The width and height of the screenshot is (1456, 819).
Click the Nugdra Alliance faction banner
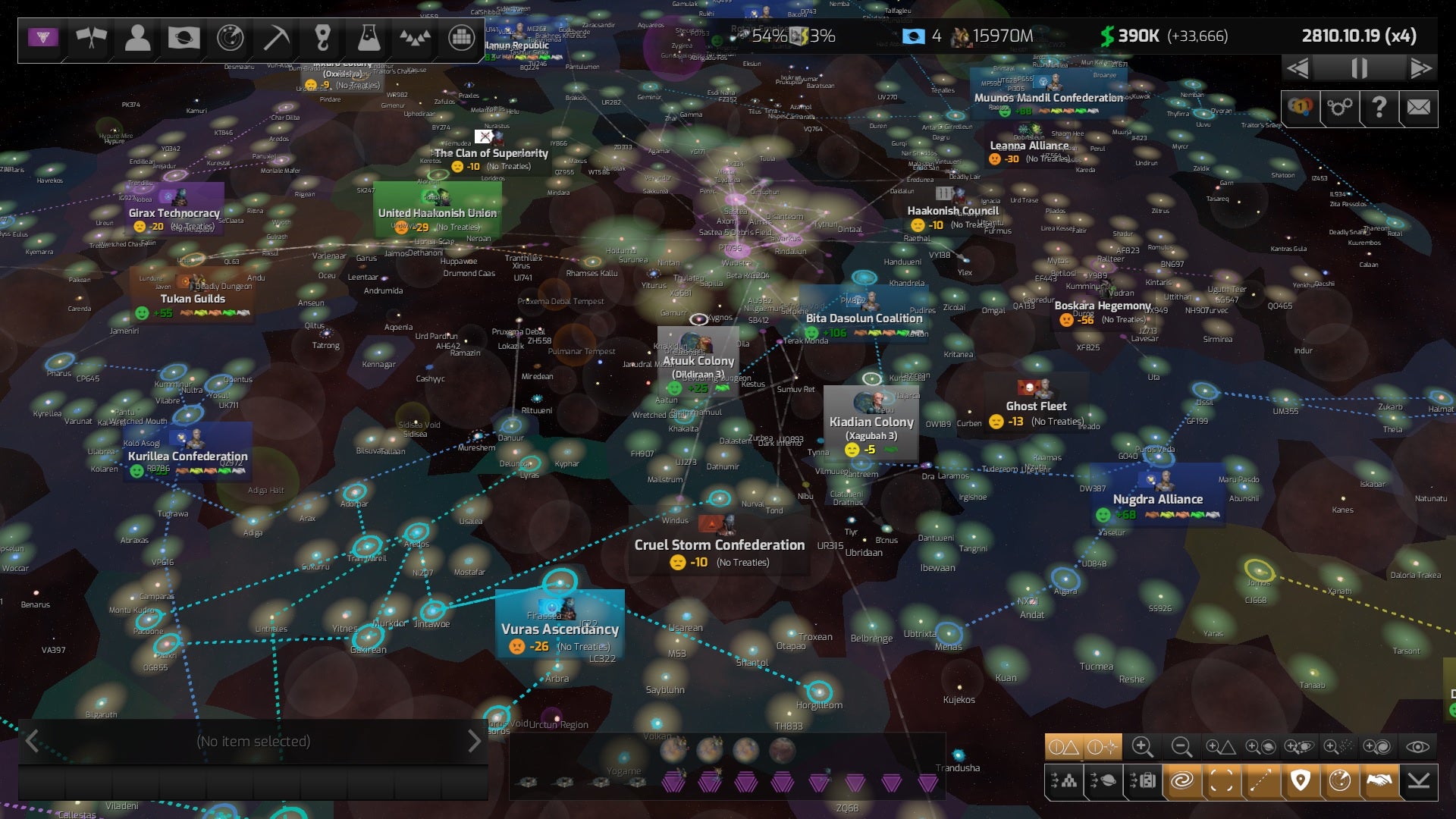click(1157, 499)
